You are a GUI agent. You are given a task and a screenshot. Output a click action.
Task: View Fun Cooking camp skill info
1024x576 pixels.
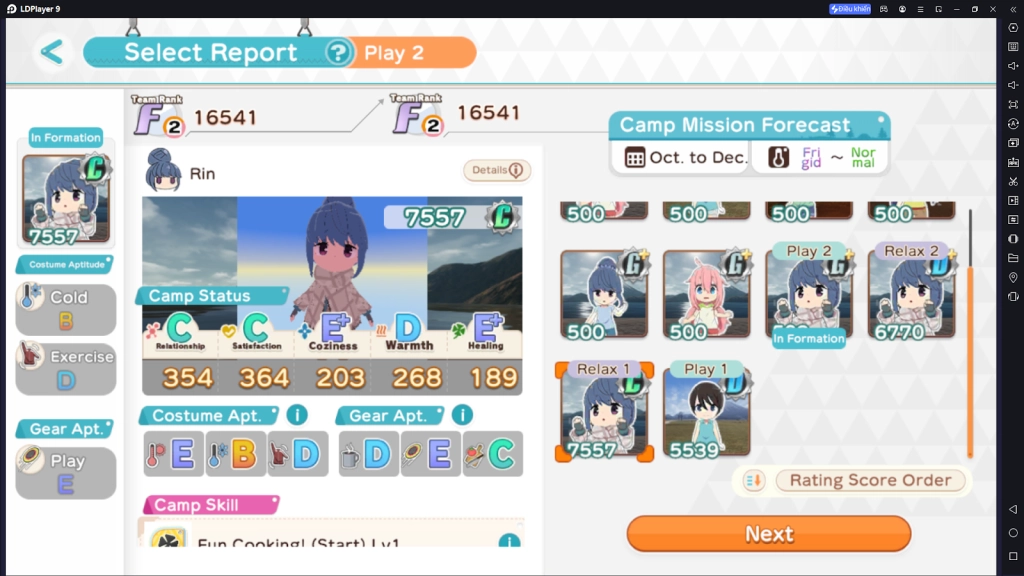click(x=509, y=542)
